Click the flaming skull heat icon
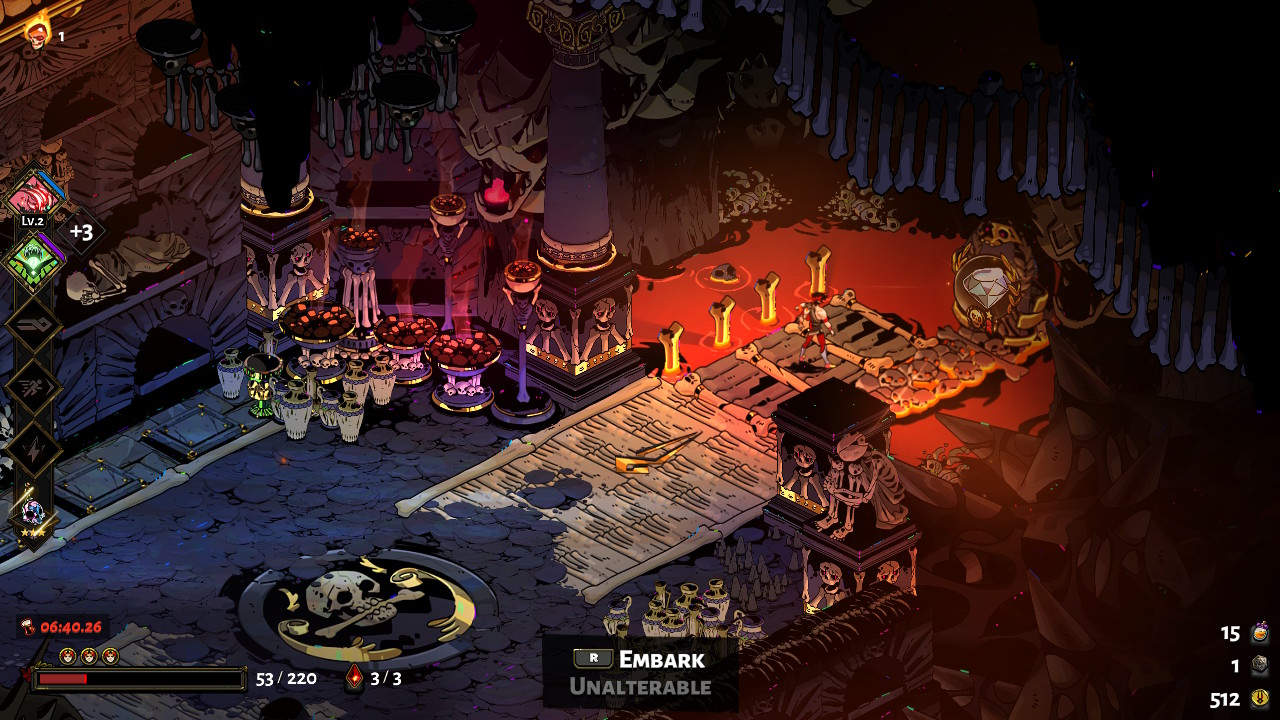Image resolution: width=1280 pixels, height=720 pixels. (38, 32)
